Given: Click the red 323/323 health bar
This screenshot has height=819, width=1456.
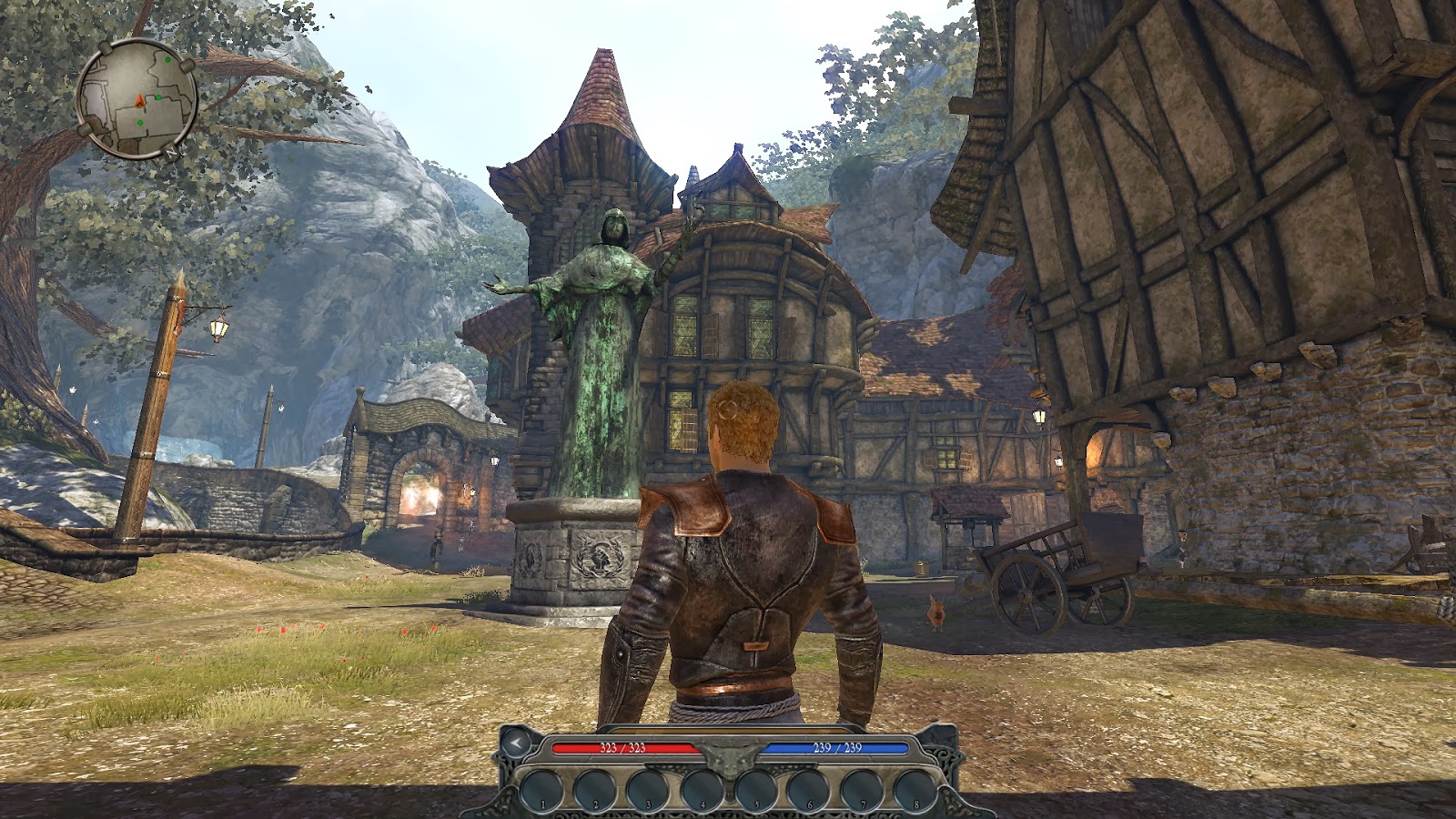Looking at the screenshot, I should pos(622,748).
